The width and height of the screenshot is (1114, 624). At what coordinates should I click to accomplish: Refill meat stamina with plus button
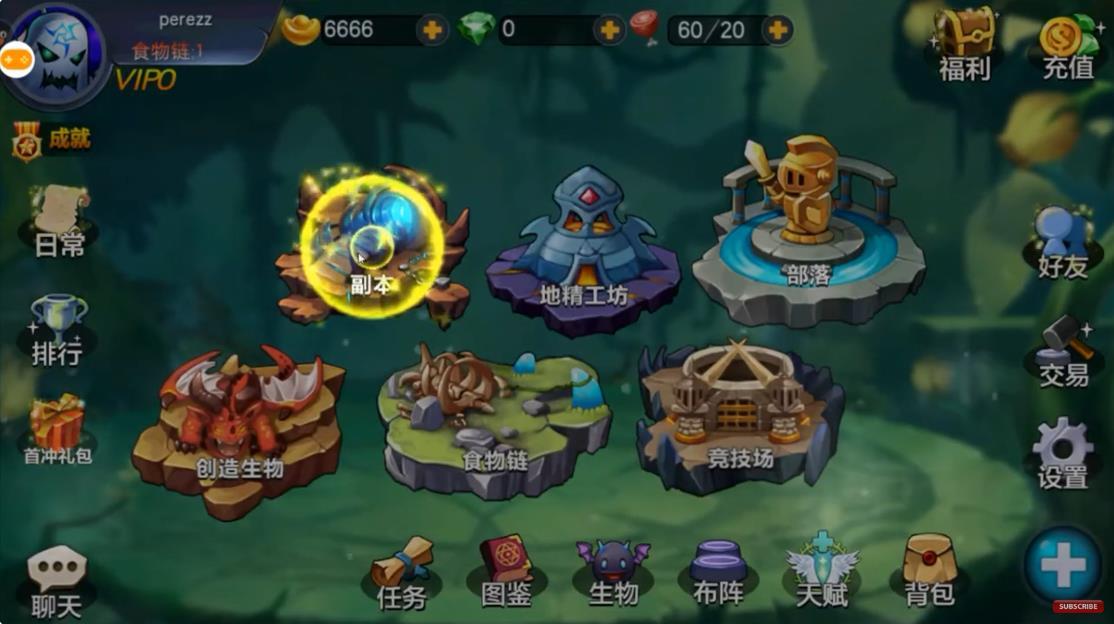(777, 30)
